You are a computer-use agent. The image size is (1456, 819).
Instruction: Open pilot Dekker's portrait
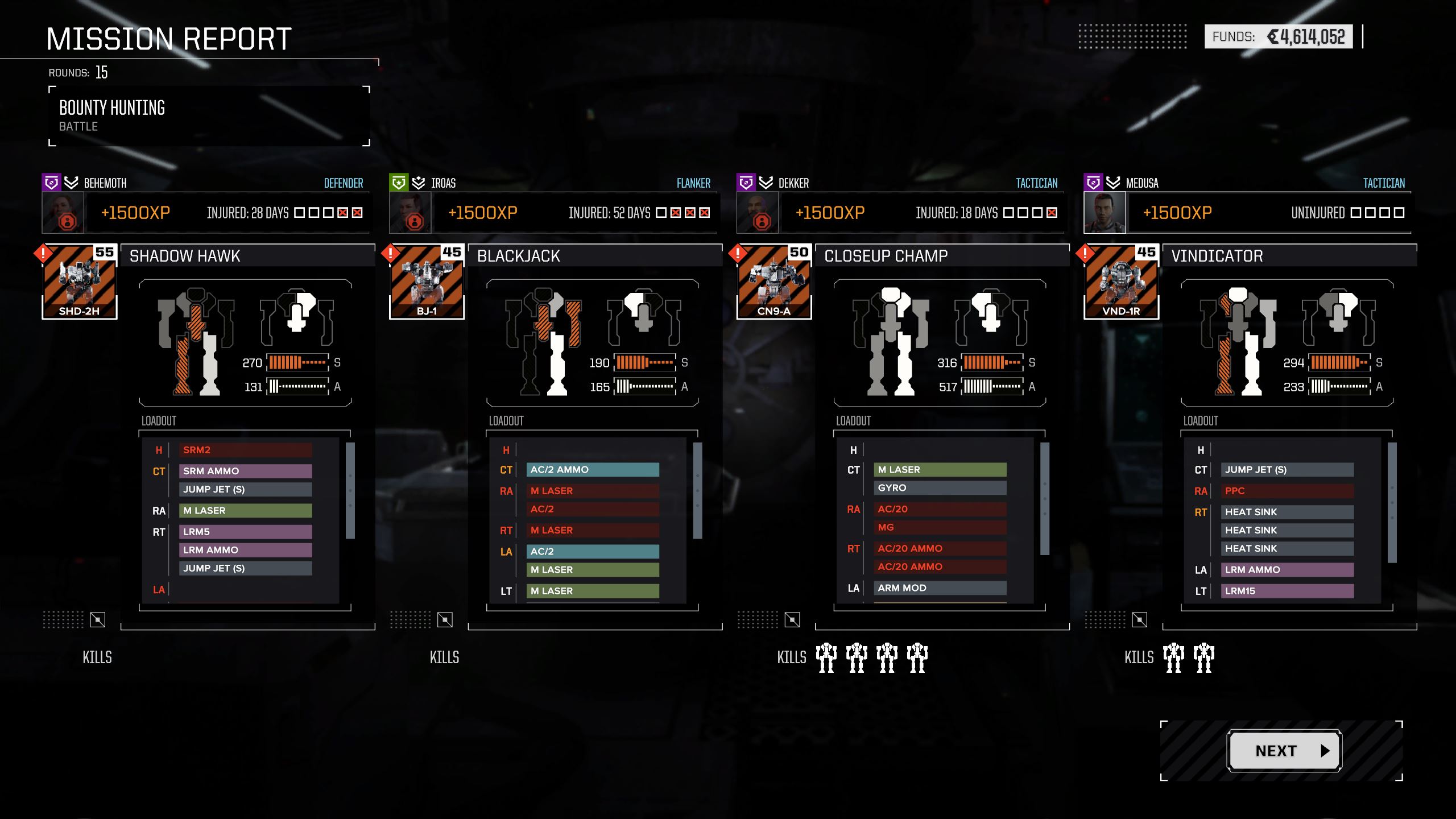[758, 213]
